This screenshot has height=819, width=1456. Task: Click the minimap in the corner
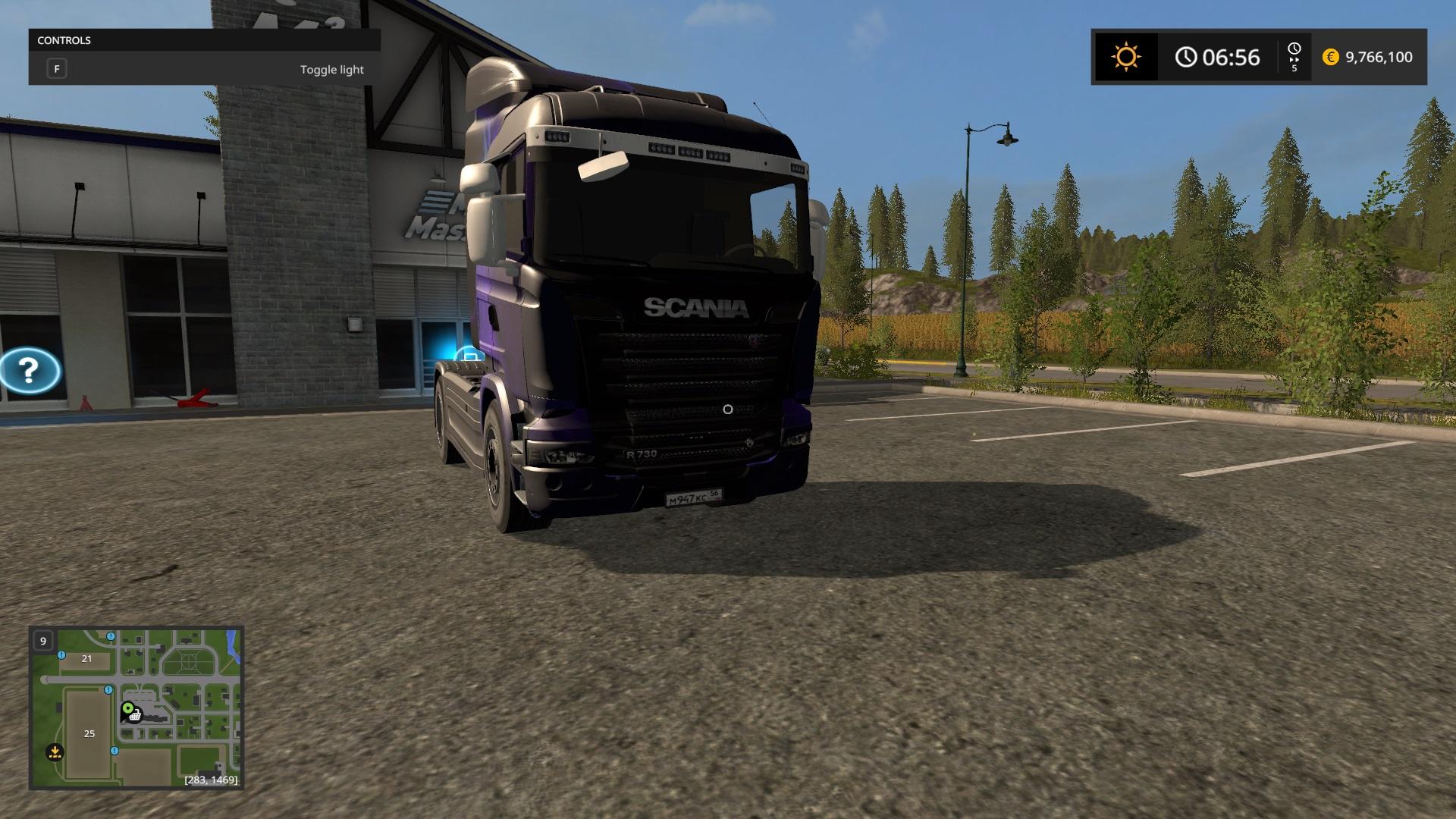[136, 708]
